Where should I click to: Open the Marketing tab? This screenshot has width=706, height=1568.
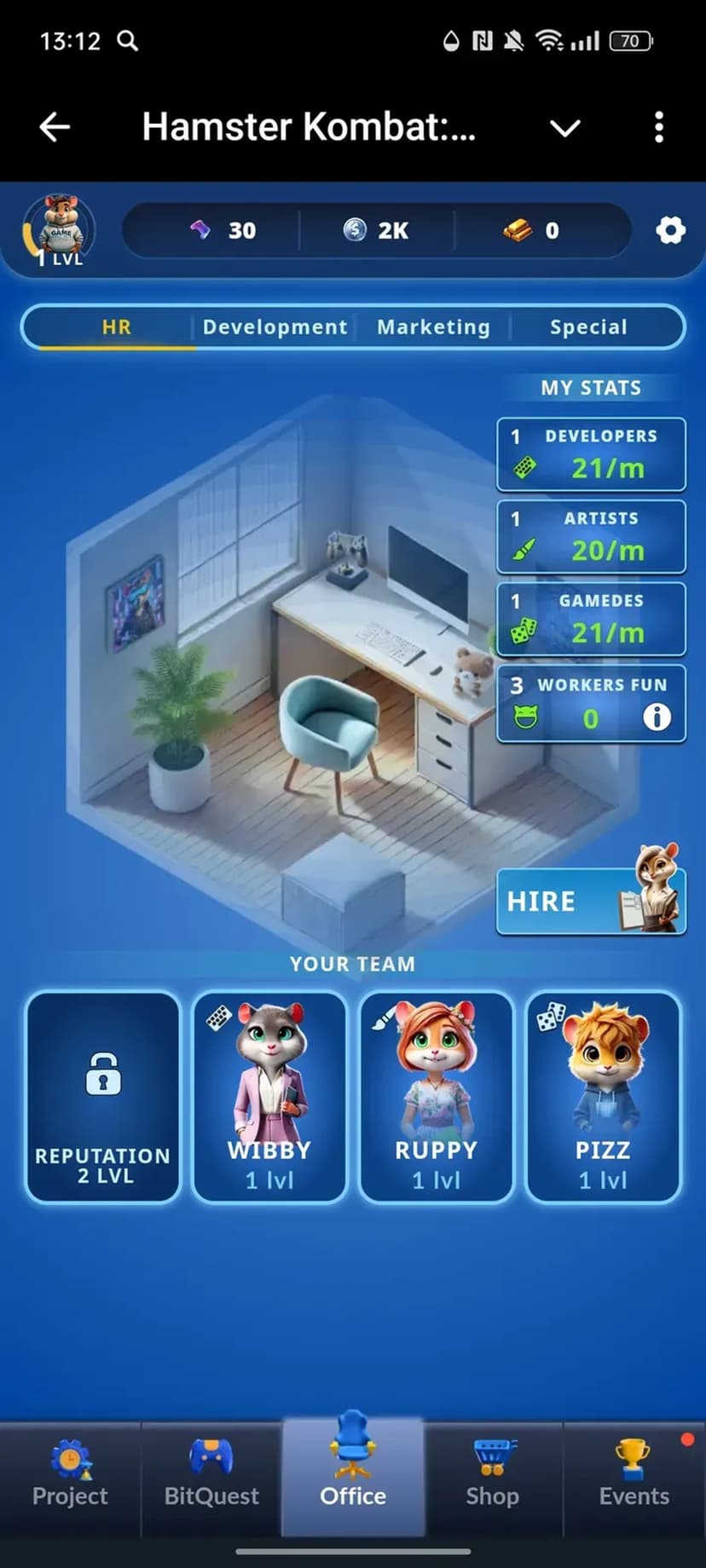point(433,327)
